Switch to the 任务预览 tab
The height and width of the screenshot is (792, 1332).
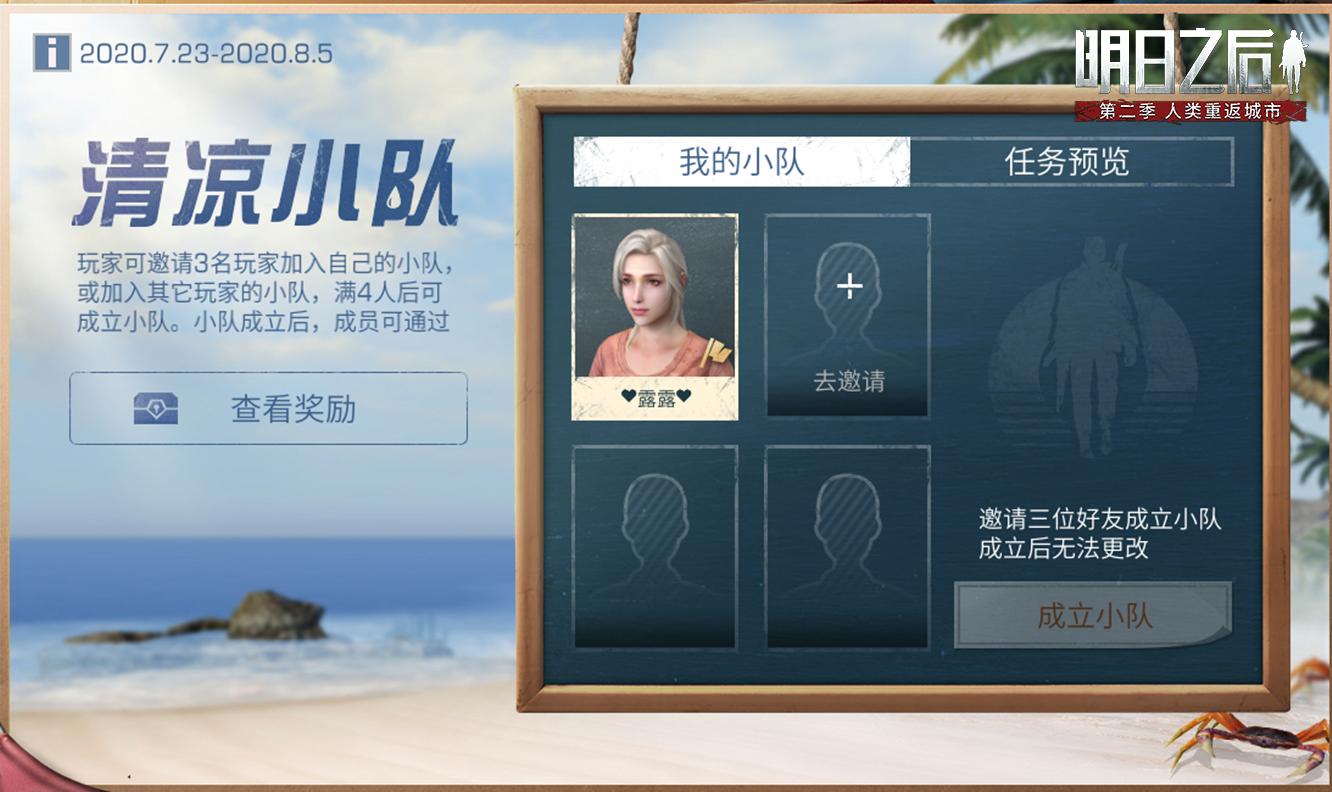point(1065,164)
